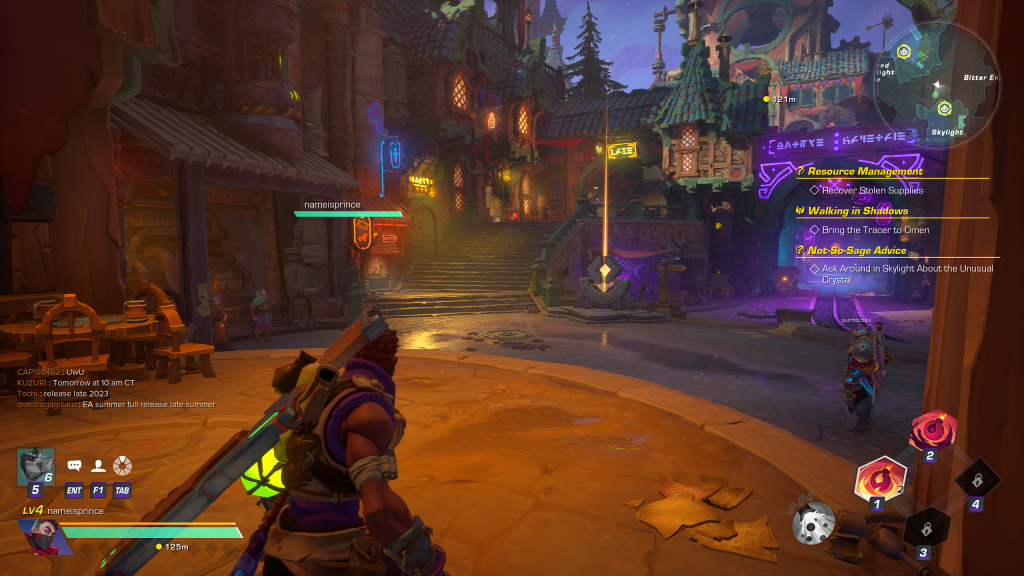The image size is (1024, 576).
Task: Click the yellow quest marker on the minimap near Skylight
Action: coord(944,107)
